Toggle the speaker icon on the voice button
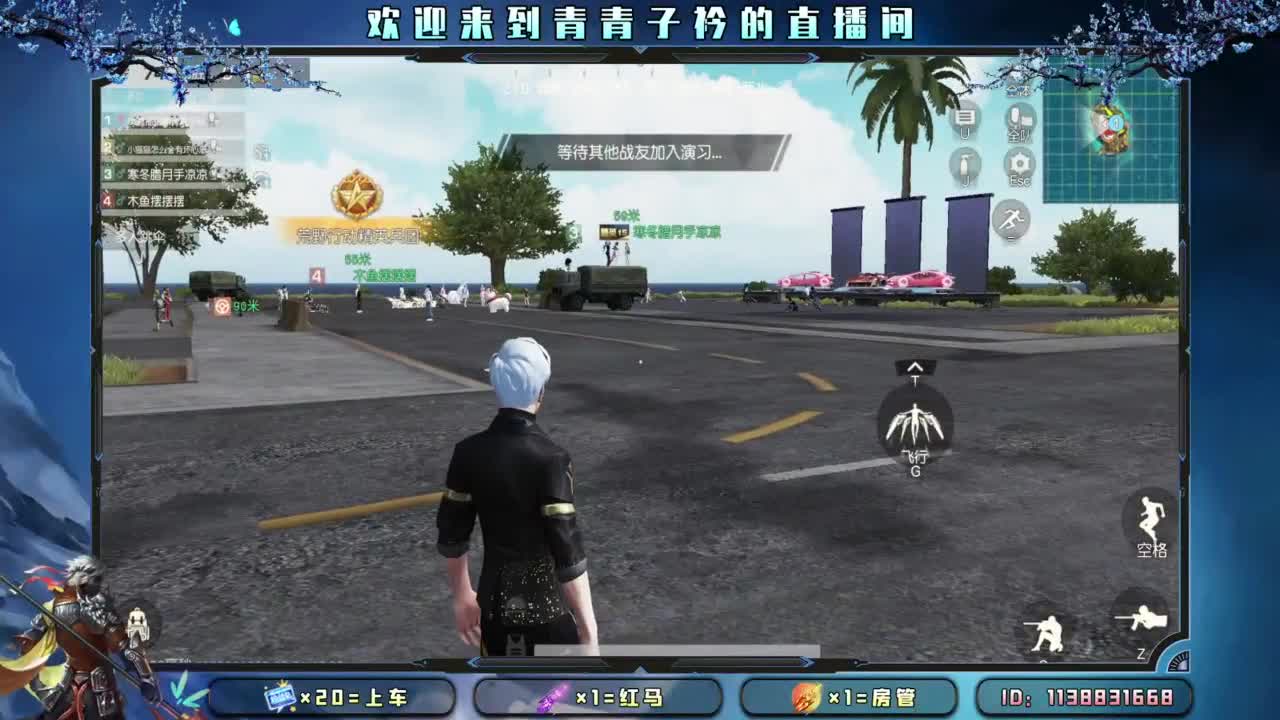 [x=1030, y=118]
